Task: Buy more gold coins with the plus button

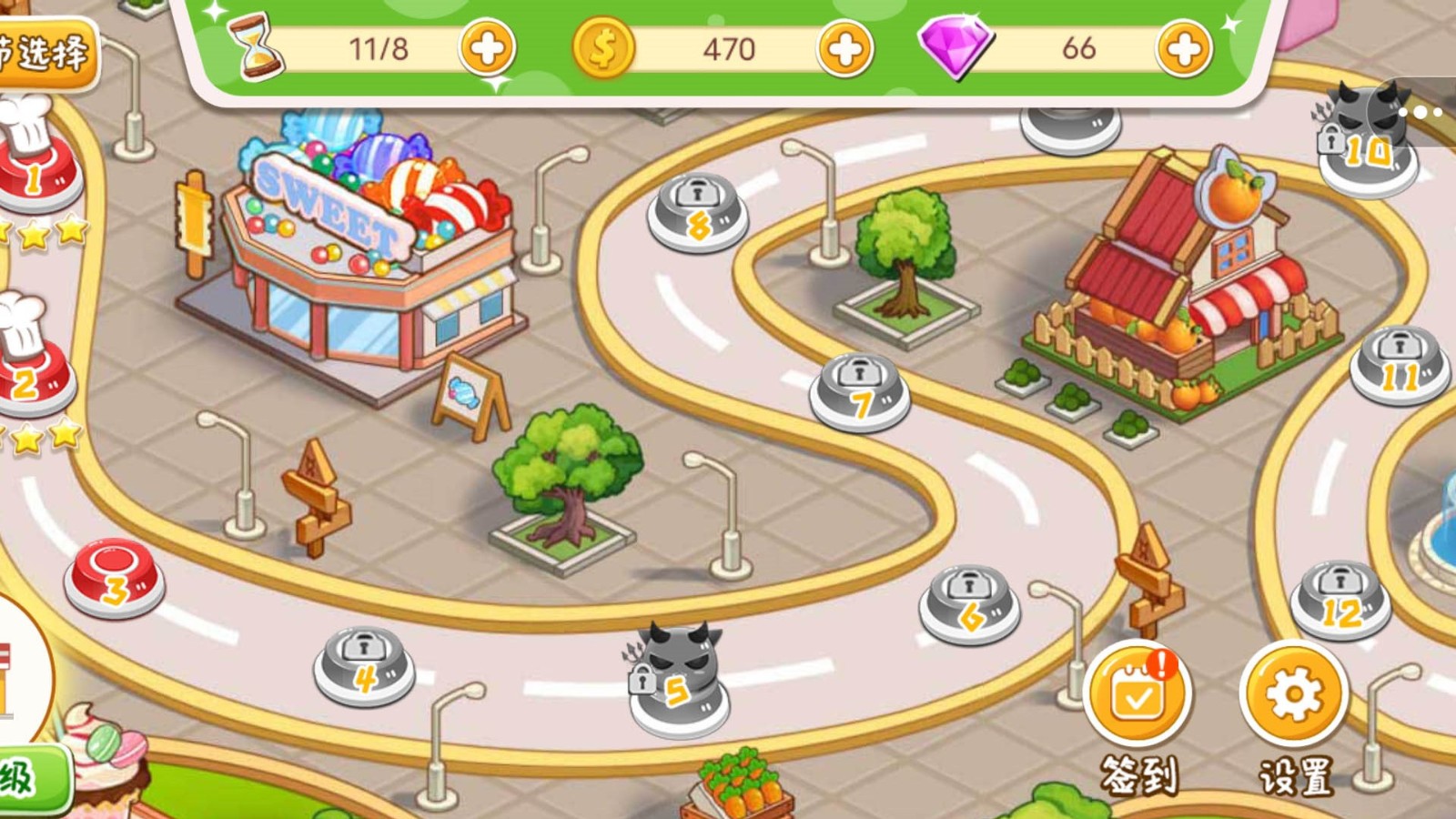Action: tap(844, 48)
